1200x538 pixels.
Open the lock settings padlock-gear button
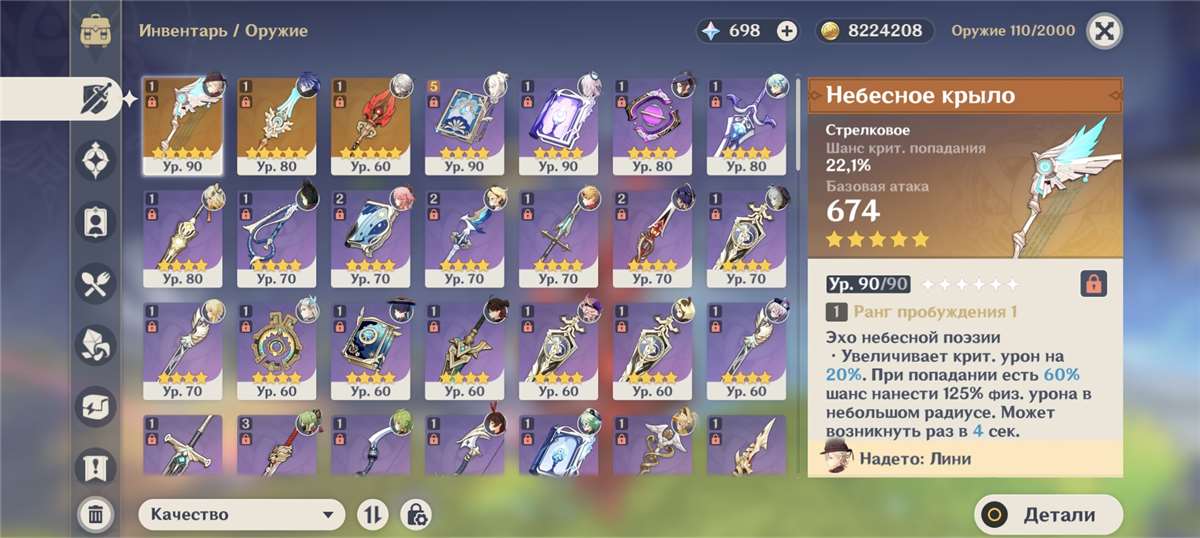click(416, 515)
